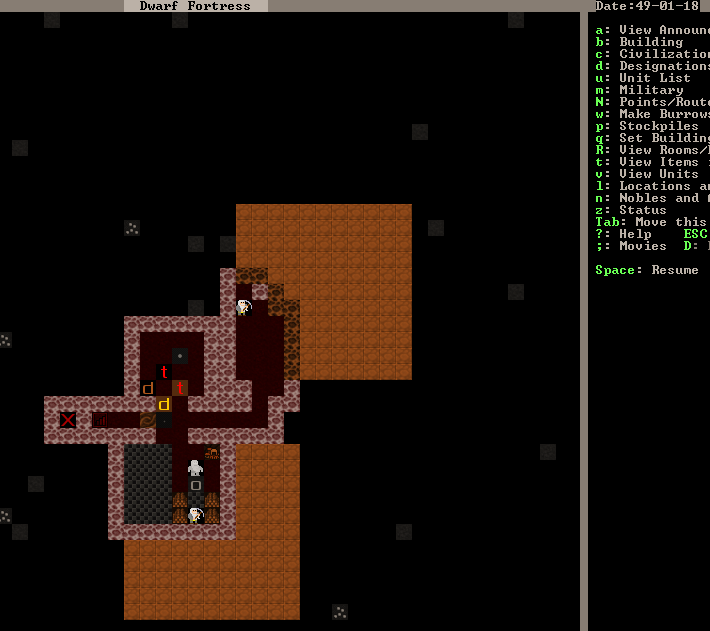Choose the View Items menu entry
This screenshot has width=710, height=631.
(655, 162)
